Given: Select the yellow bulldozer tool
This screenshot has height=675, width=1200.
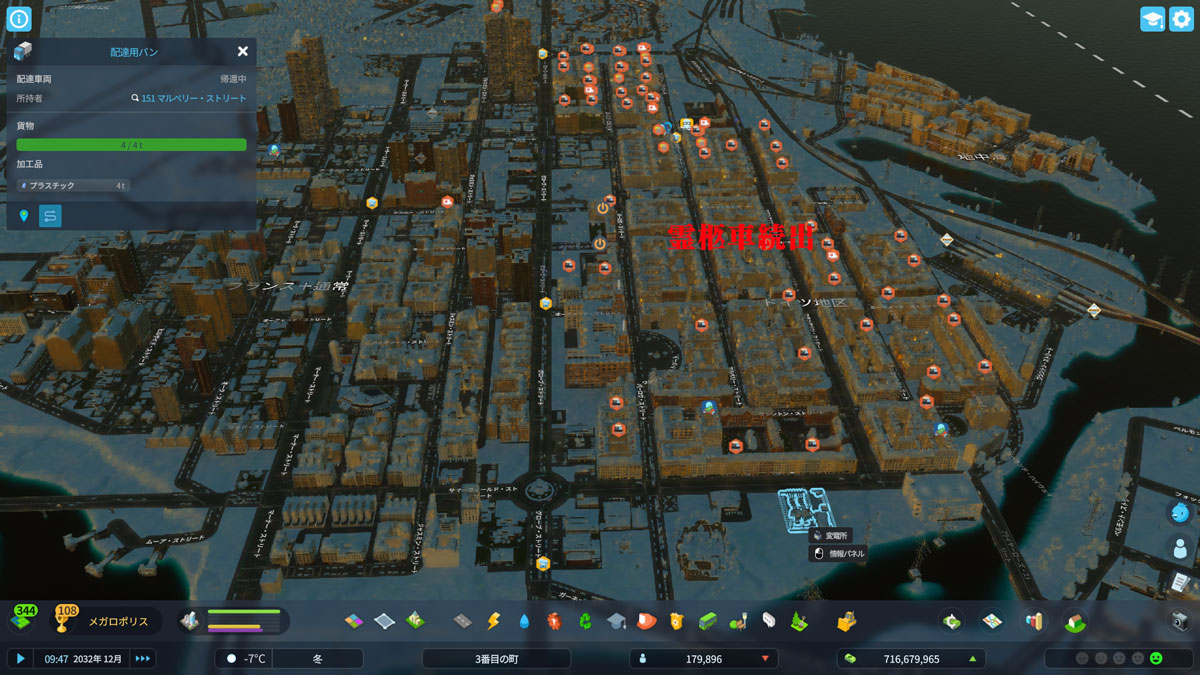Looking at the screenshot, I should [847, 622].
